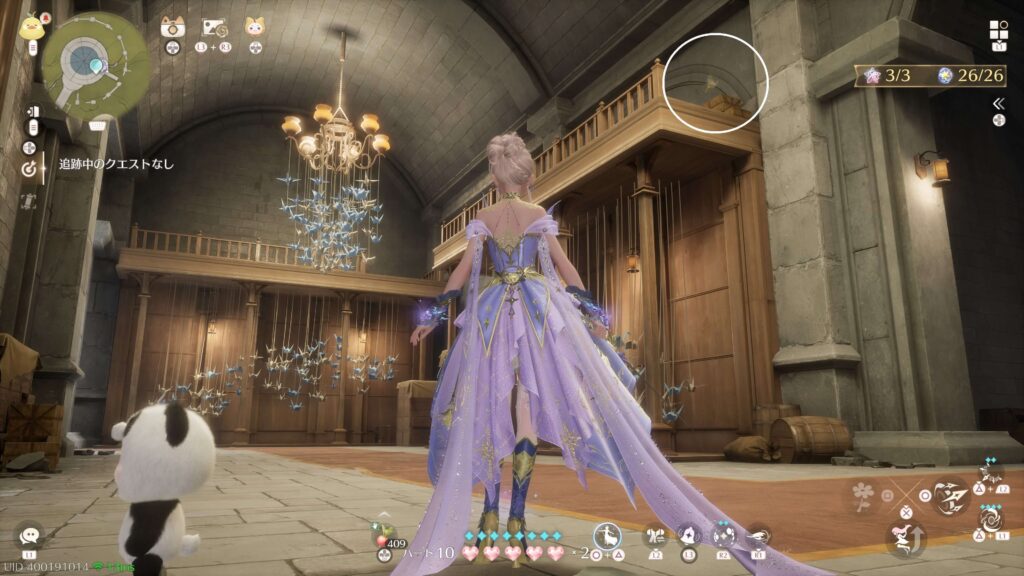The height and width of the screenshot is (576, 1024).
Task: Tap the Momo cat face icon
Action: pos(255,27)
